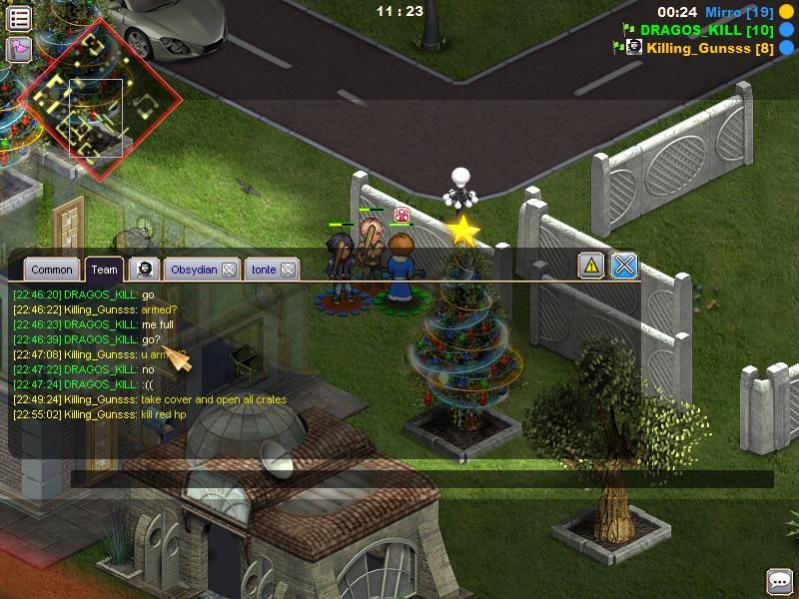Close the tonte chat tab
Image resolution: width=799 pixels, height=599 pixels.
click(288, 269)
